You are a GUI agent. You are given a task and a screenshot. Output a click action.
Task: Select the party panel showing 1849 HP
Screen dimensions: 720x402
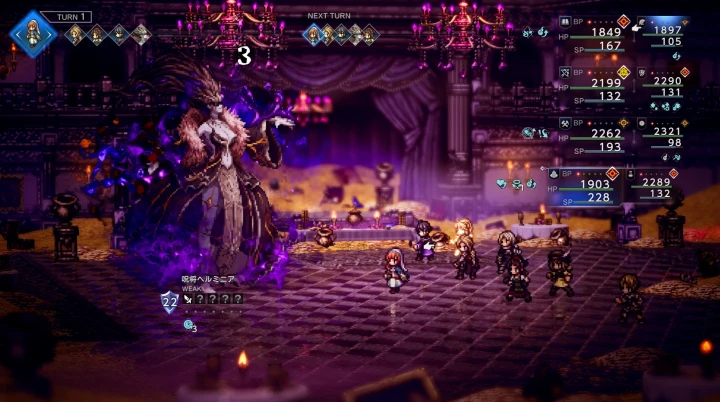click(590, 35)
